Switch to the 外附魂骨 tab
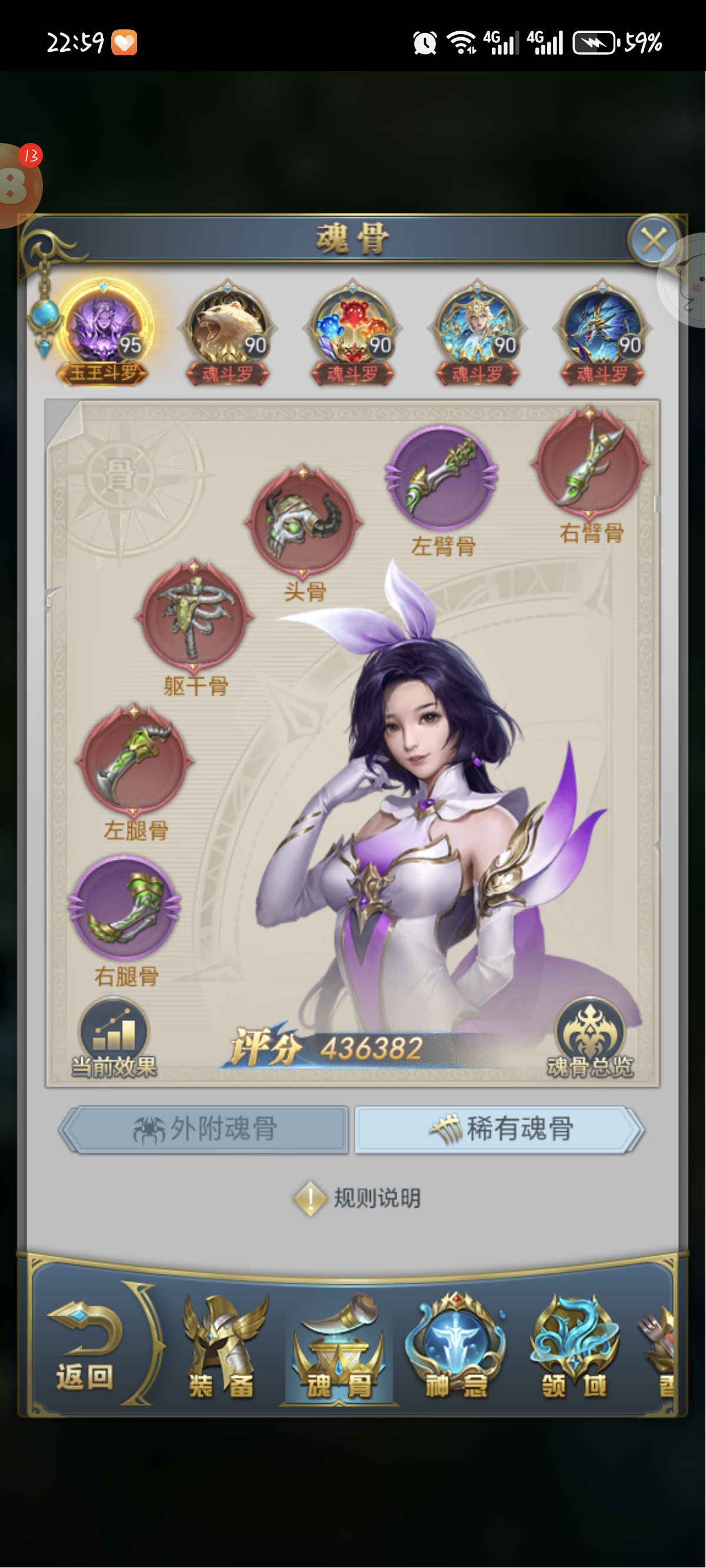The width and height of the screenshot is (706, 1568). coord(205,1129)
